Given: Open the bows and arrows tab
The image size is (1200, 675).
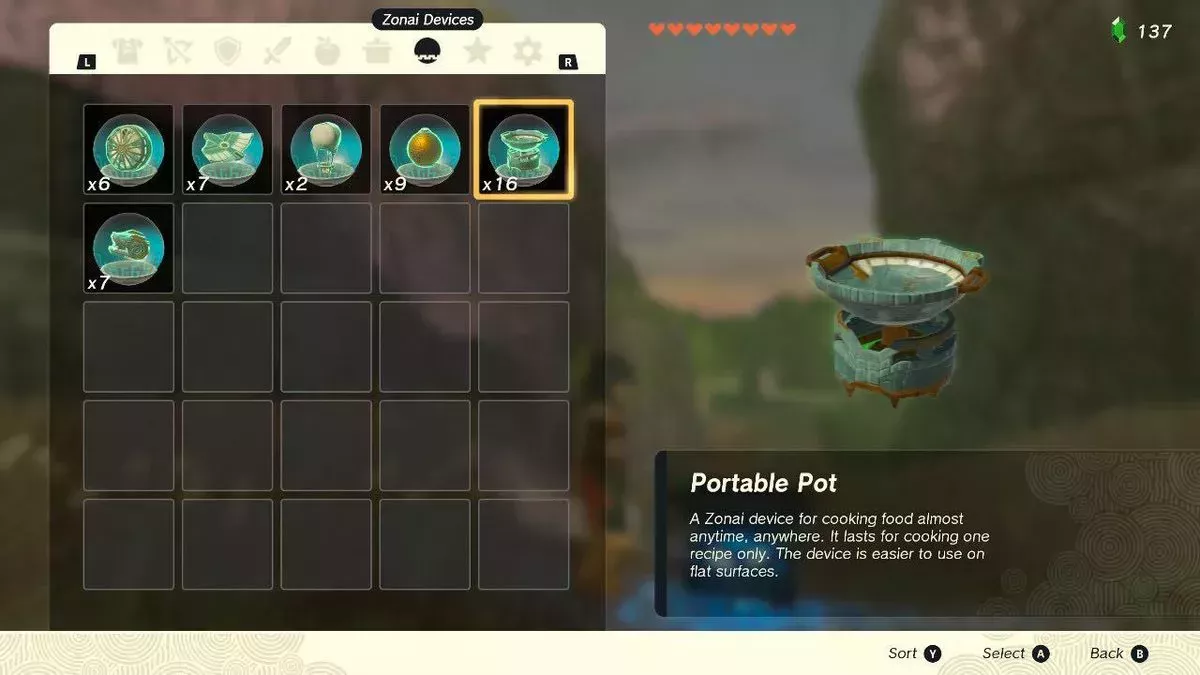Looking at the screenshot, I should click(178, 51).
